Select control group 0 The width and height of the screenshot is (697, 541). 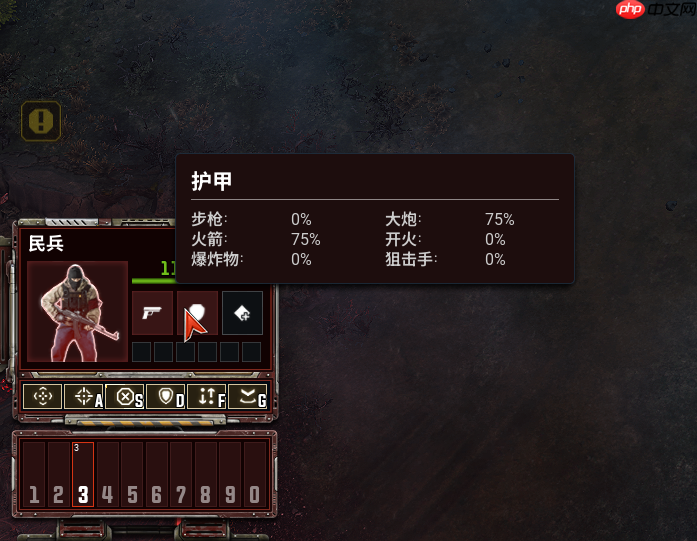point(255,475)
